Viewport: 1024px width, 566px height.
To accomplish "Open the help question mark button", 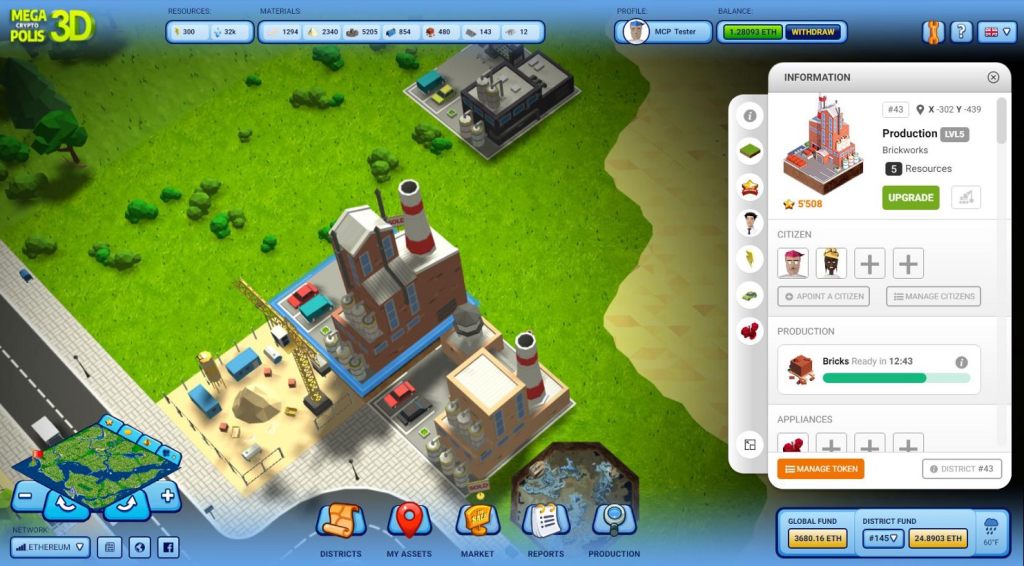I will pyautogui.click(x=960, y=32).
